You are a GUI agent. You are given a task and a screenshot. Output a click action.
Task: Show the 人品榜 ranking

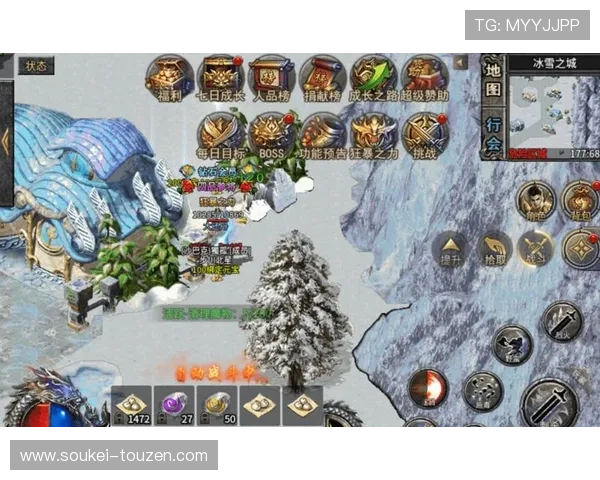pyautogui.click(x=271, y=77)
